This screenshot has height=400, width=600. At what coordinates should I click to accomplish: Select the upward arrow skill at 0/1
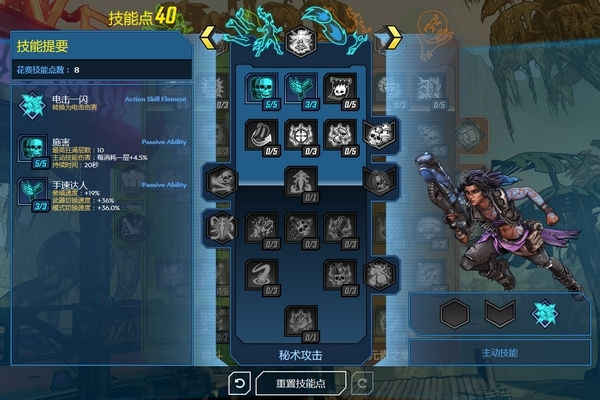point(300,181)
